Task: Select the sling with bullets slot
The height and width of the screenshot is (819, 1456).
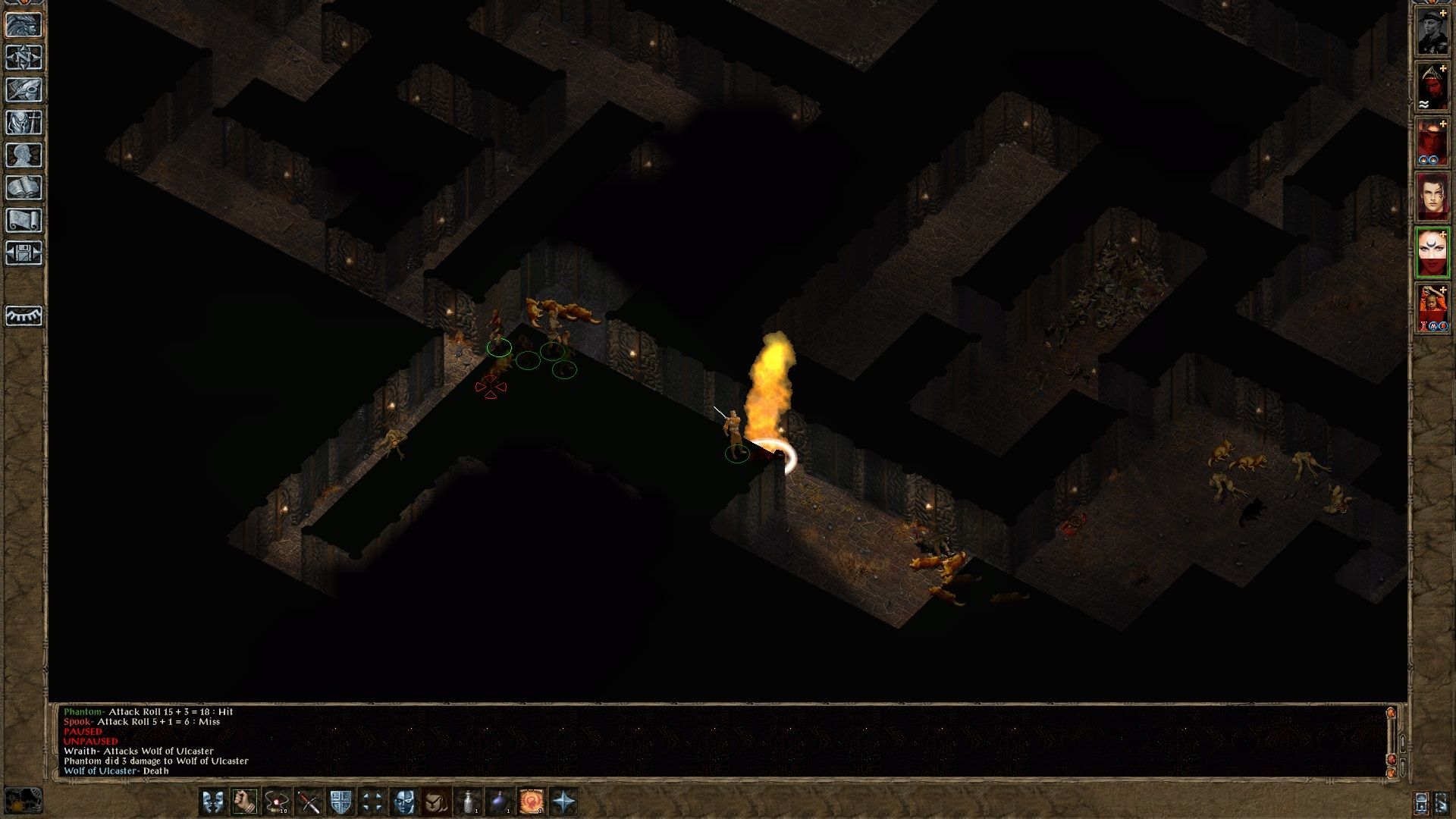Action: 276,802
